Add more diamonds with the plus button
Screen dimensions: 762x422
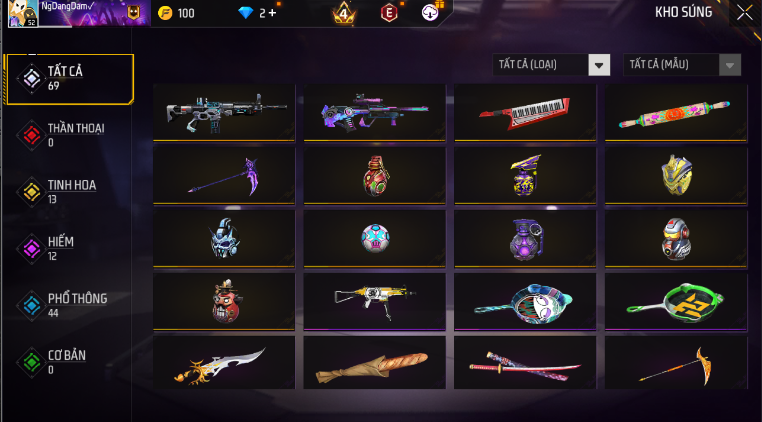(x=272, y=13)
